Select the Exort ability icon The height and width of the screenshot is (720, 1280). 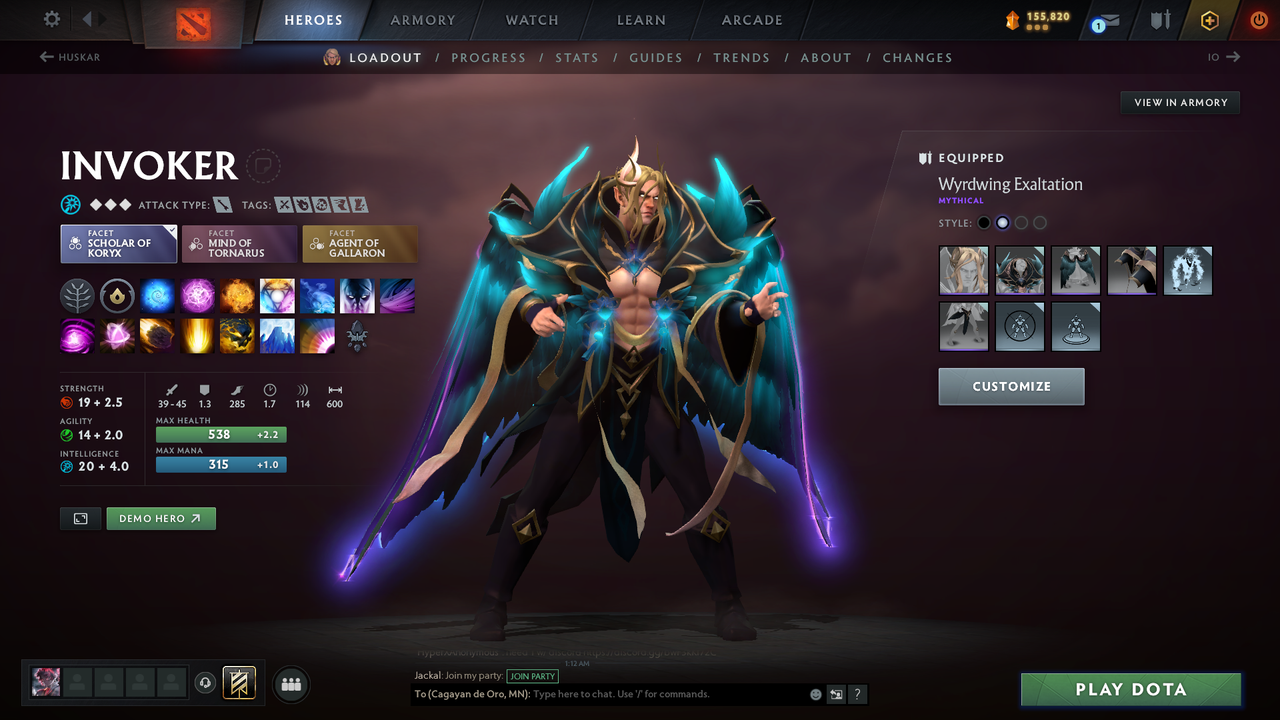(237, 295)
